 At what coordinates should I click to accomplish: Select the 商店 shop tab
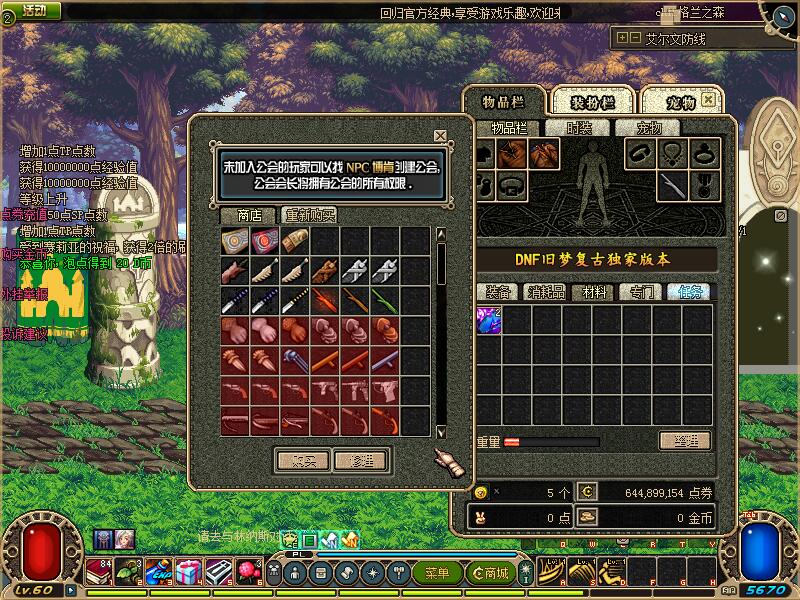[x=249, y=215]
